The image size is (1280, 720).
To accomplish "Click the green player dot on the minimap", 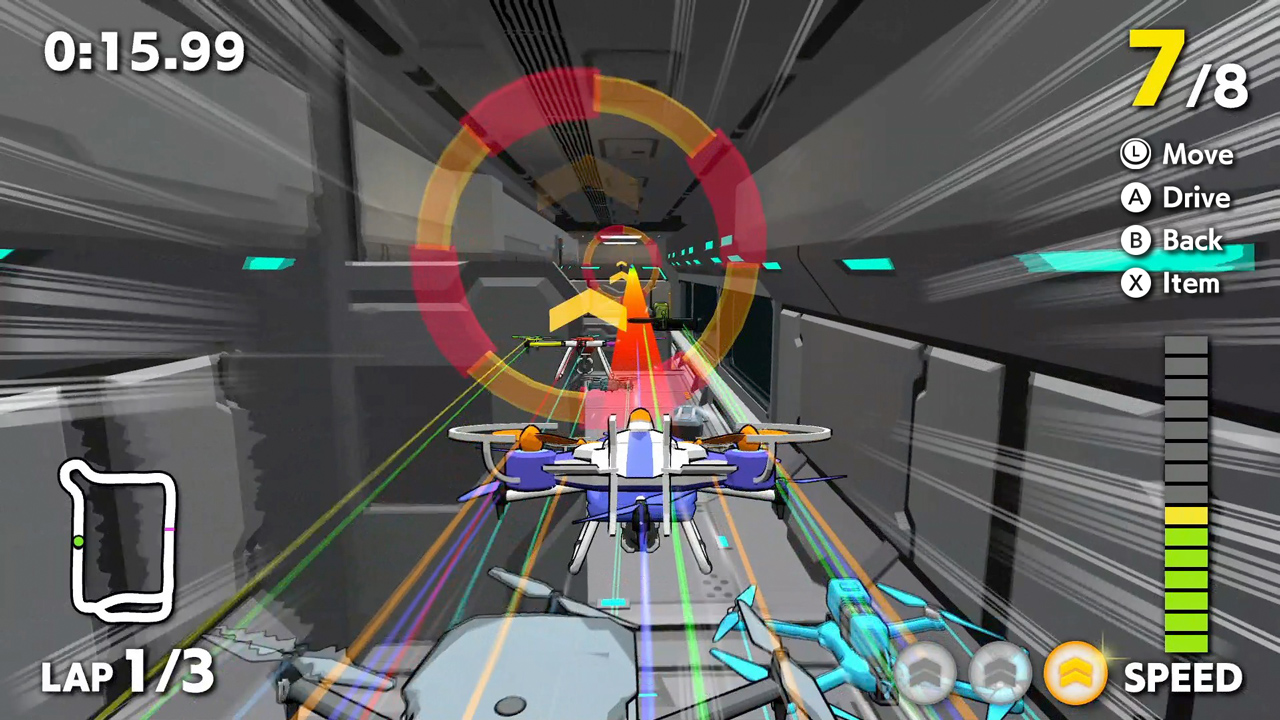I will click(80, 541).
